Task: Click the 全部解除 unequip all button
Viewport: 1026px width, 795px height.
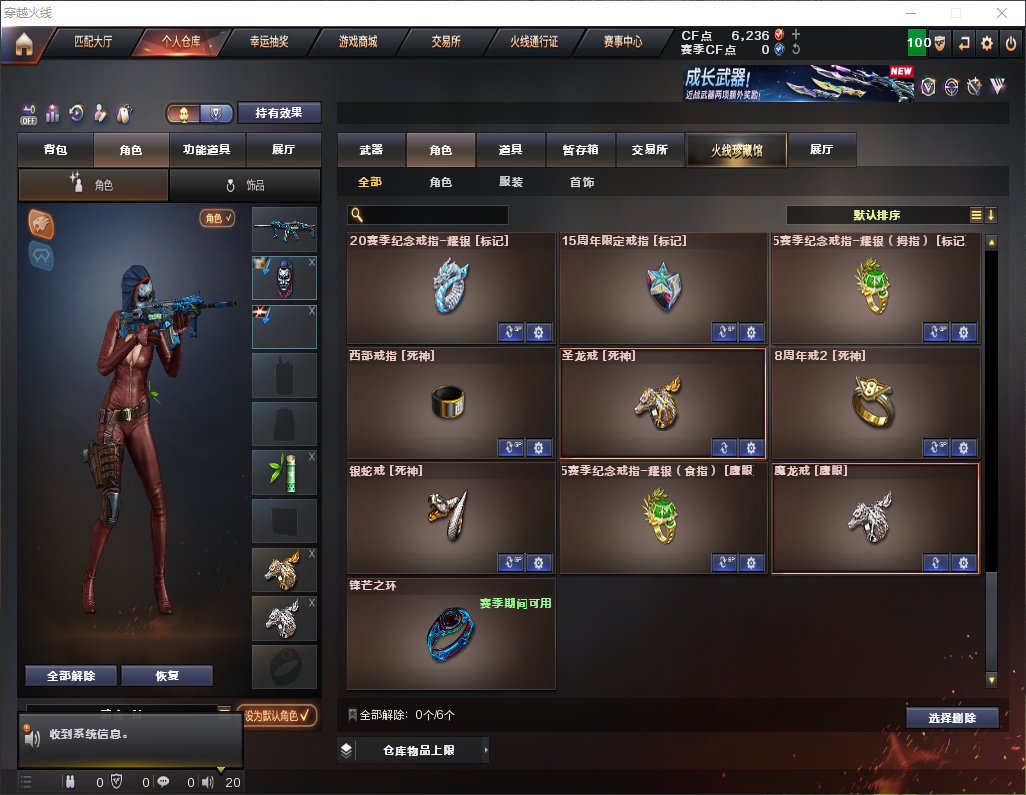Action: [x=70, y=675]
